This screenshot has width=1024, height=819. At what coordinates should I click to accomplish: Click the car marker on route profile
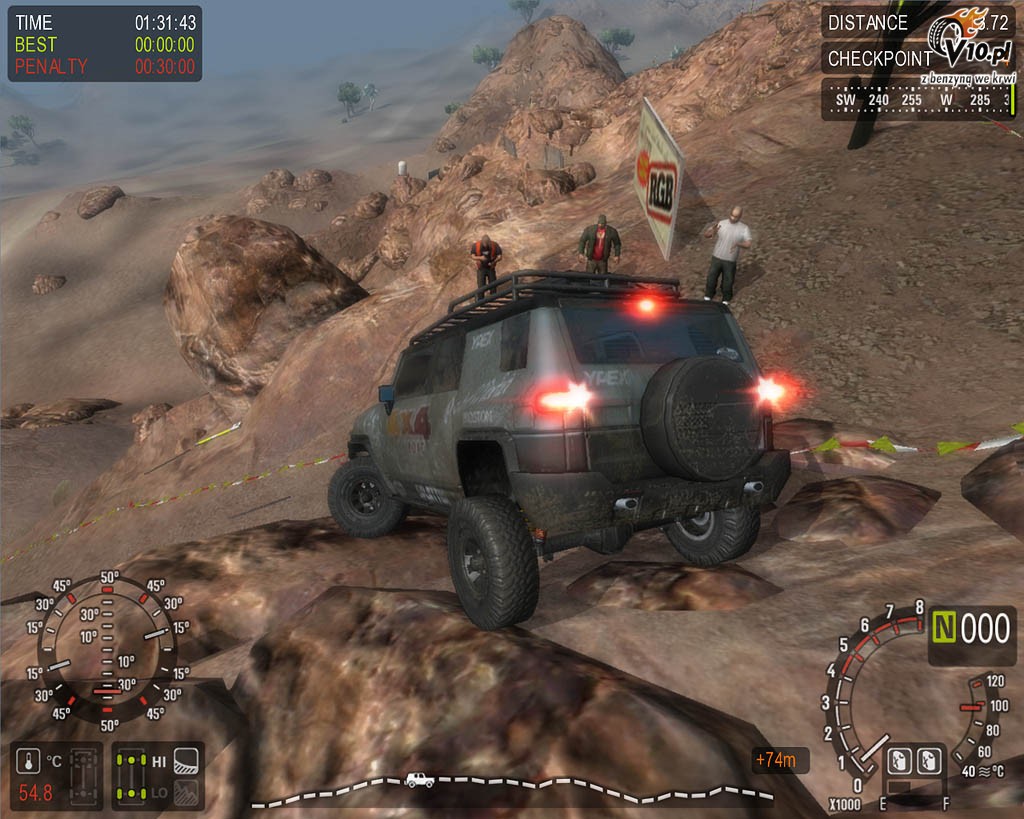(419, 780)
